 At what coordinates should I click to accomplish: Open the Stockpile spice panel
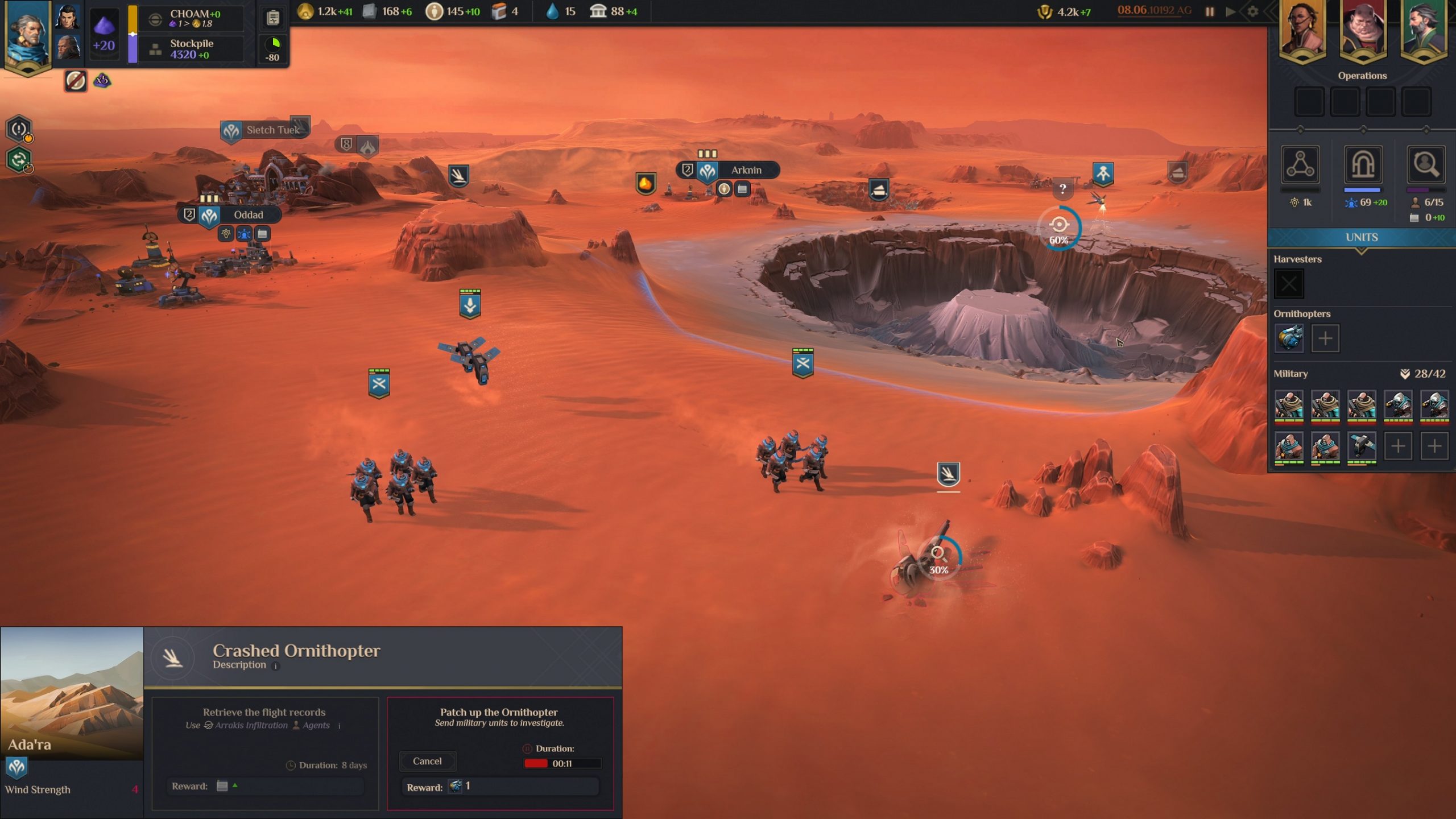[191, 49]
